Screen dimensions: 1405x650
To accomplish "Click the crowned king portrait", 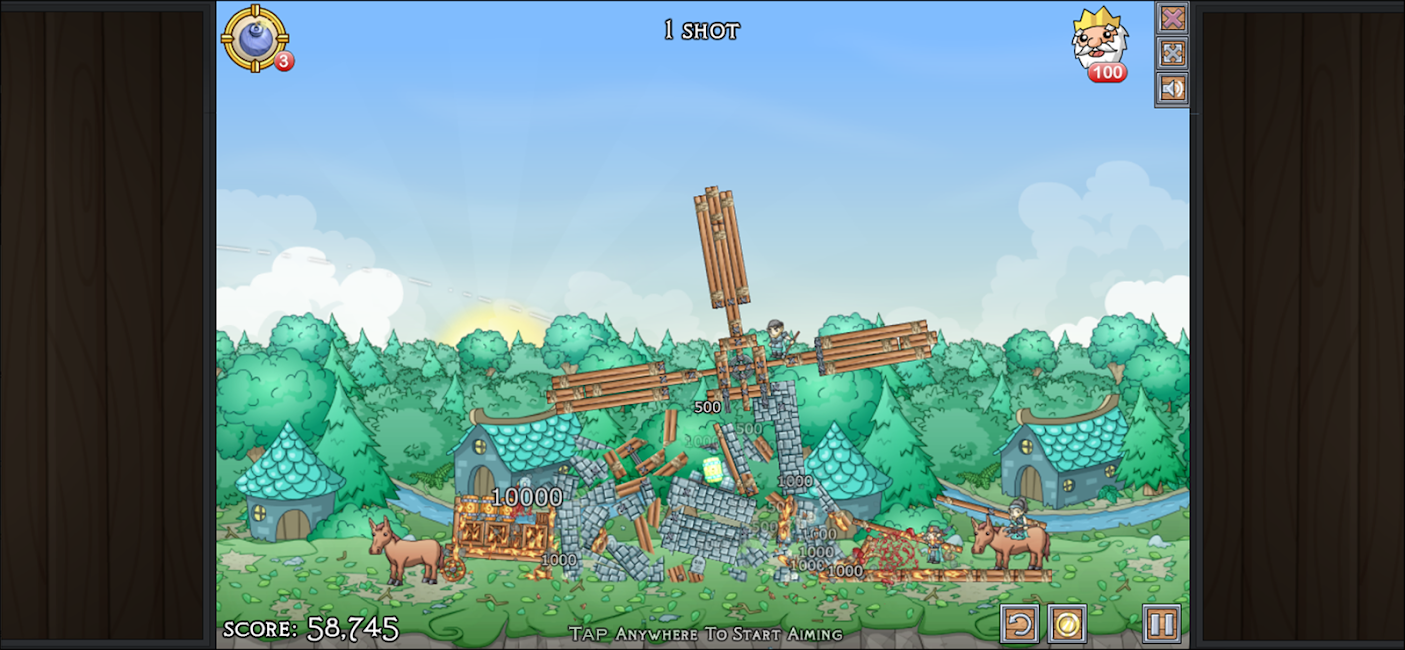I will pos(1100,38).
